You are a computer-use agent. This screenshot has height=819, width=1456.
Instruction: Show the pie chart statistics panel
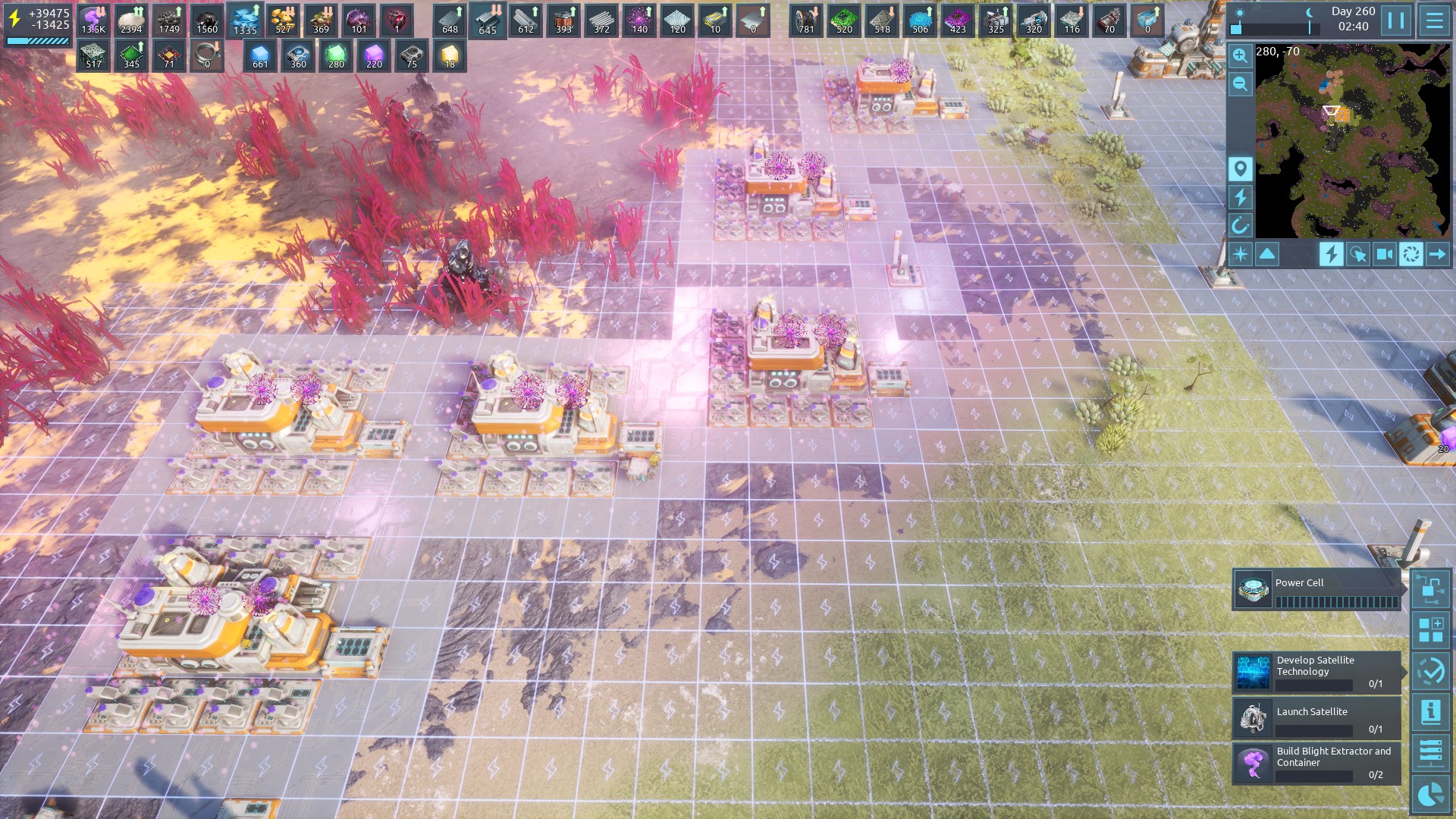pyautogui.click(x=1431, y=794)
